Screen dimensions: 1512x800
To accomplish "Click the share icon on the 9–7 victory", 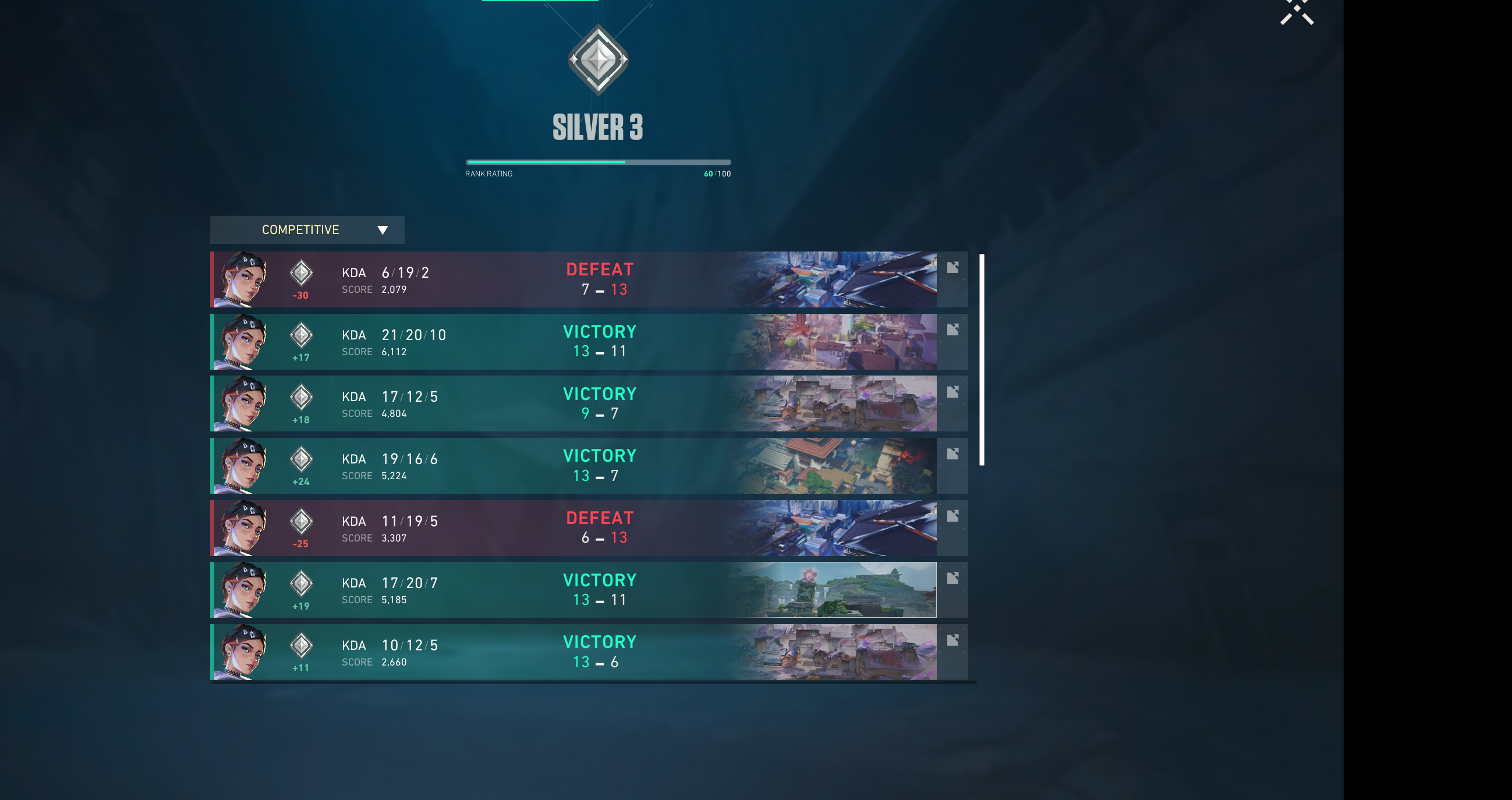I will tap(952, 391).
